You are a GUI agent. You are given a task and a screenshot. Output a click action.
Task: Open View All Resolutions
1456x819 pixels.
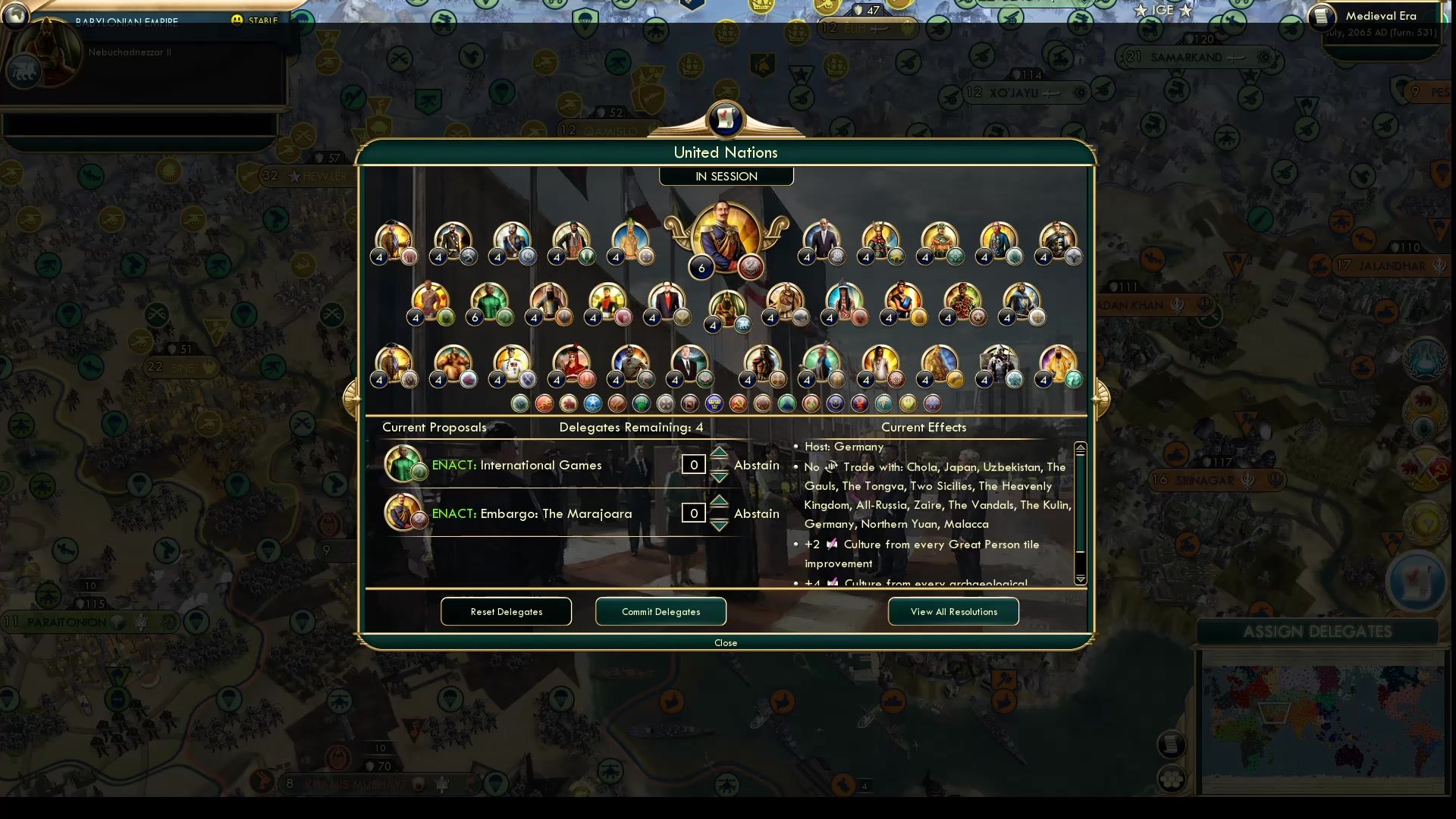tap(953, 611)
